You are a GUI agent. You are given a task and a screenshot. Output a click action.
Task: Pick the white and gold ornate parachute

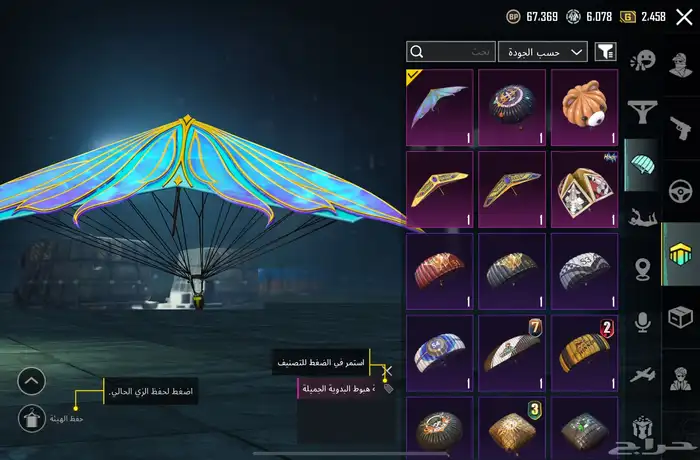[x=584, y=188]
